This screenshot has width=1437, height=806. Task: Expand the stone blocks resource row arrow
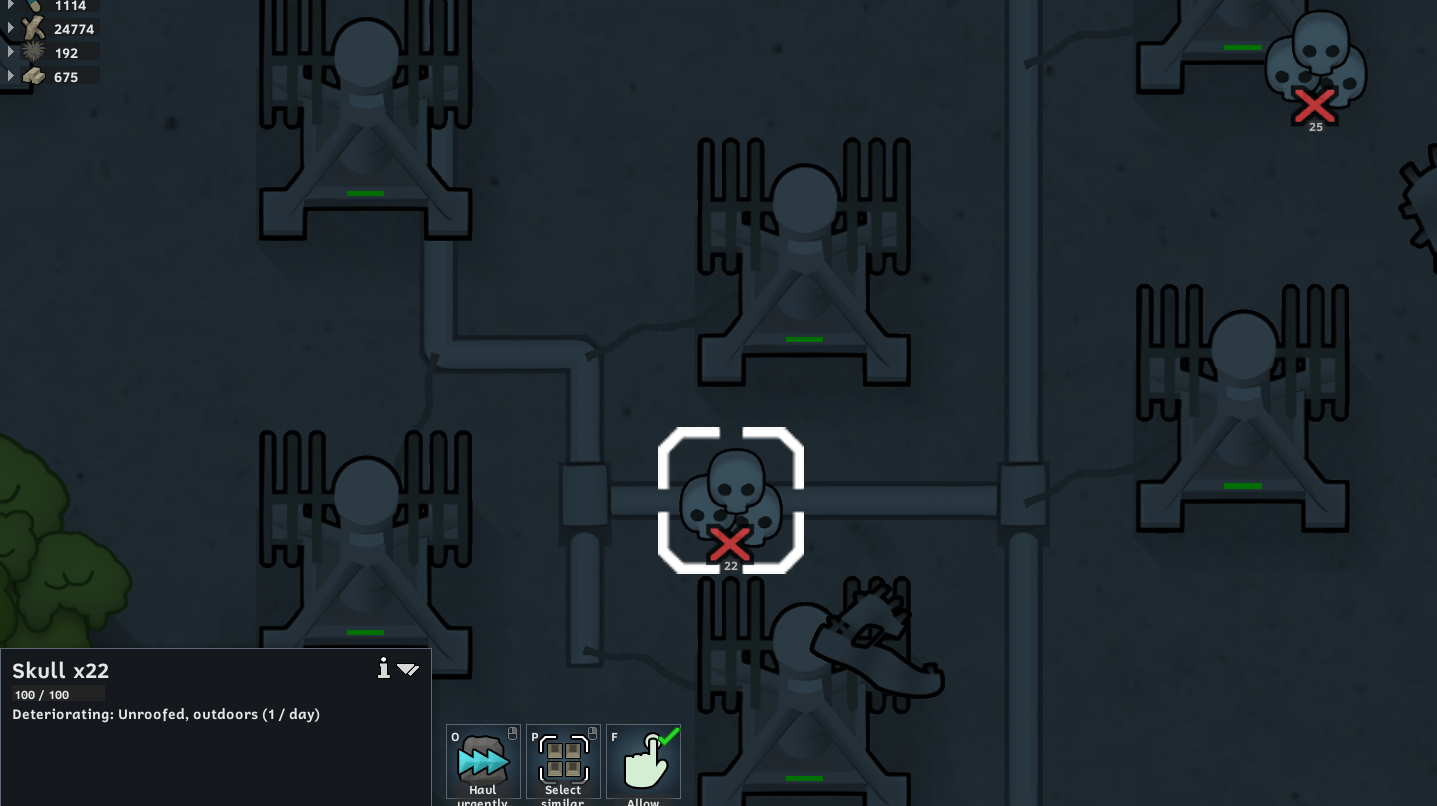tap(8, 76)
